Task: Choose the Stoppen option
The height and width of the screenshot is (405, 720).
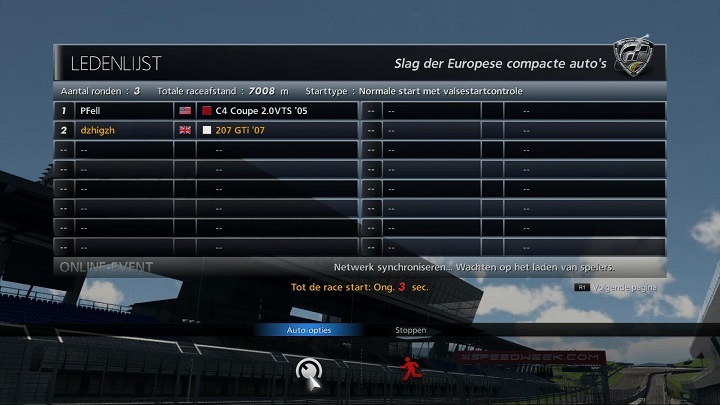Action: pos(411,330)
